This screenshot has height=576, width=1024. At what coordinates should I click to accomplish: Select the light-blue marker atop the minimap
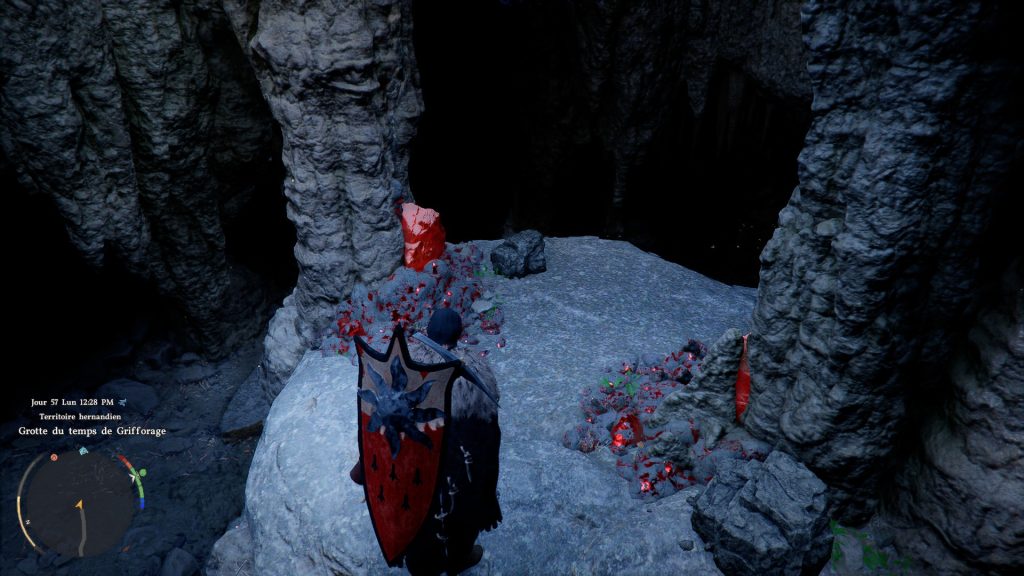pos(84,450)
